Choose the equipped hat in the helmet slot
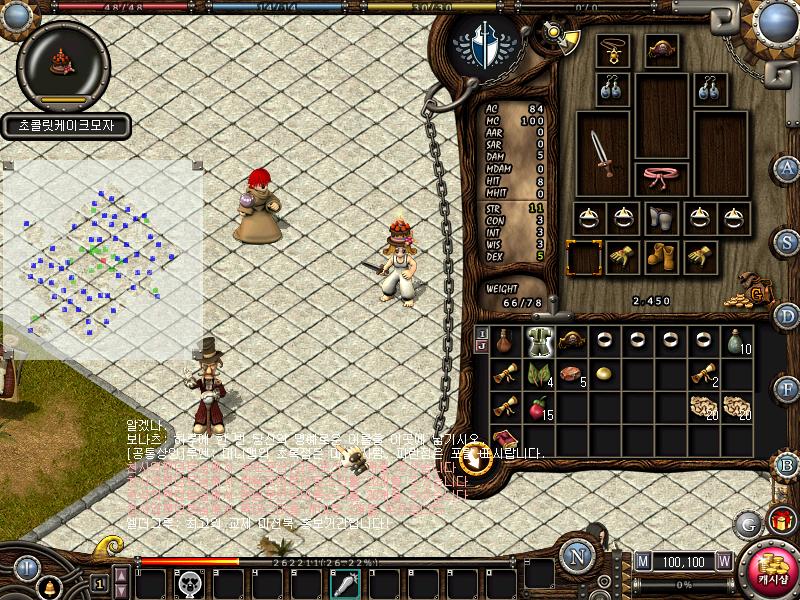The height and width of the screenshot is (600, 800). click(662, 50)
